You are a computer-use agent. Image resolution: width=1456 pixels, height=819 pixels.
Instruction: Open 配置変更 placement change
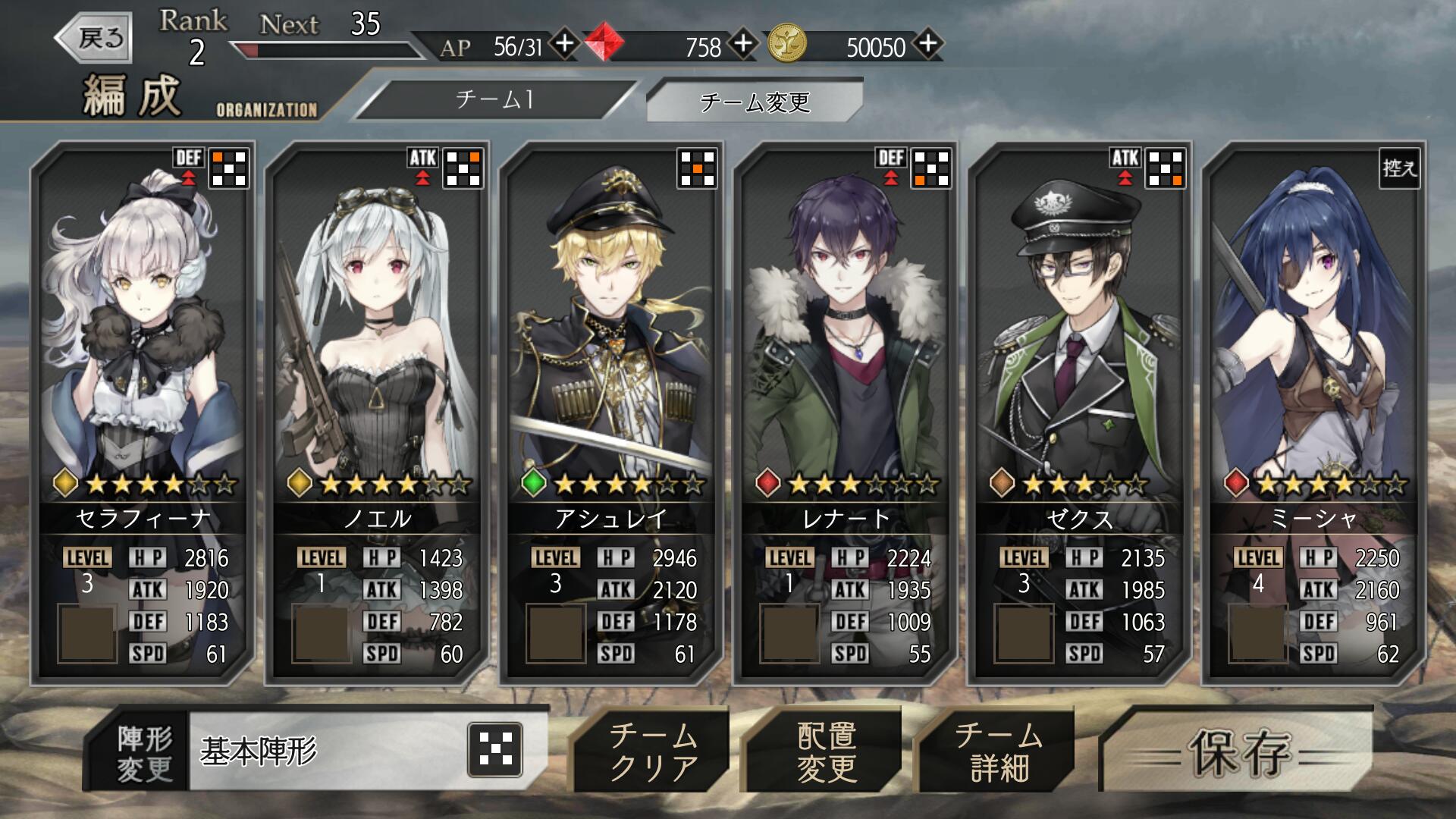[826, 752]
